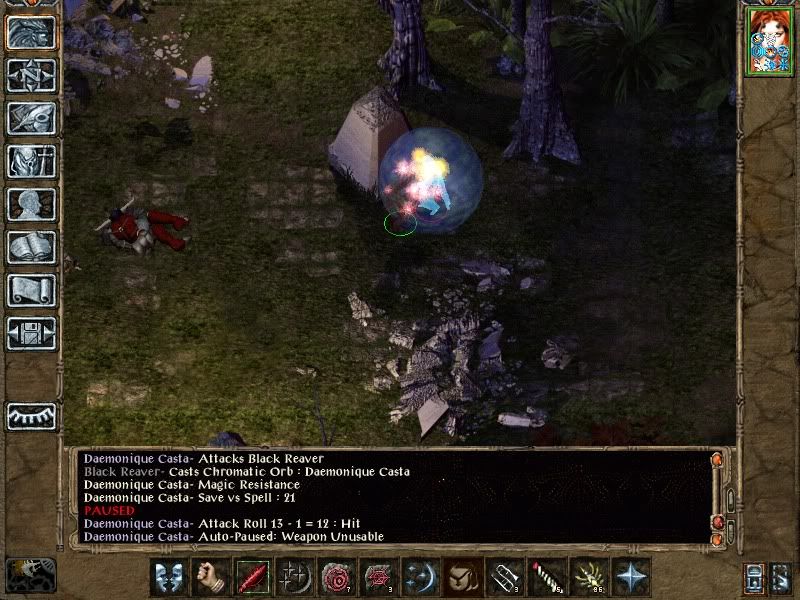Use the red web quick item

pyautogui.click(x=378, y=578)
